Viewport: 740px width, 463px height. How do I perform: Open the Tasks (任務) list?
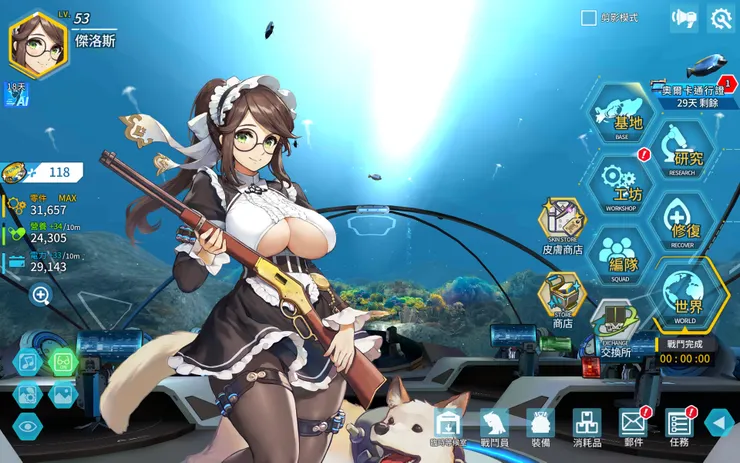pyautogui.click(x=679, y=424)
